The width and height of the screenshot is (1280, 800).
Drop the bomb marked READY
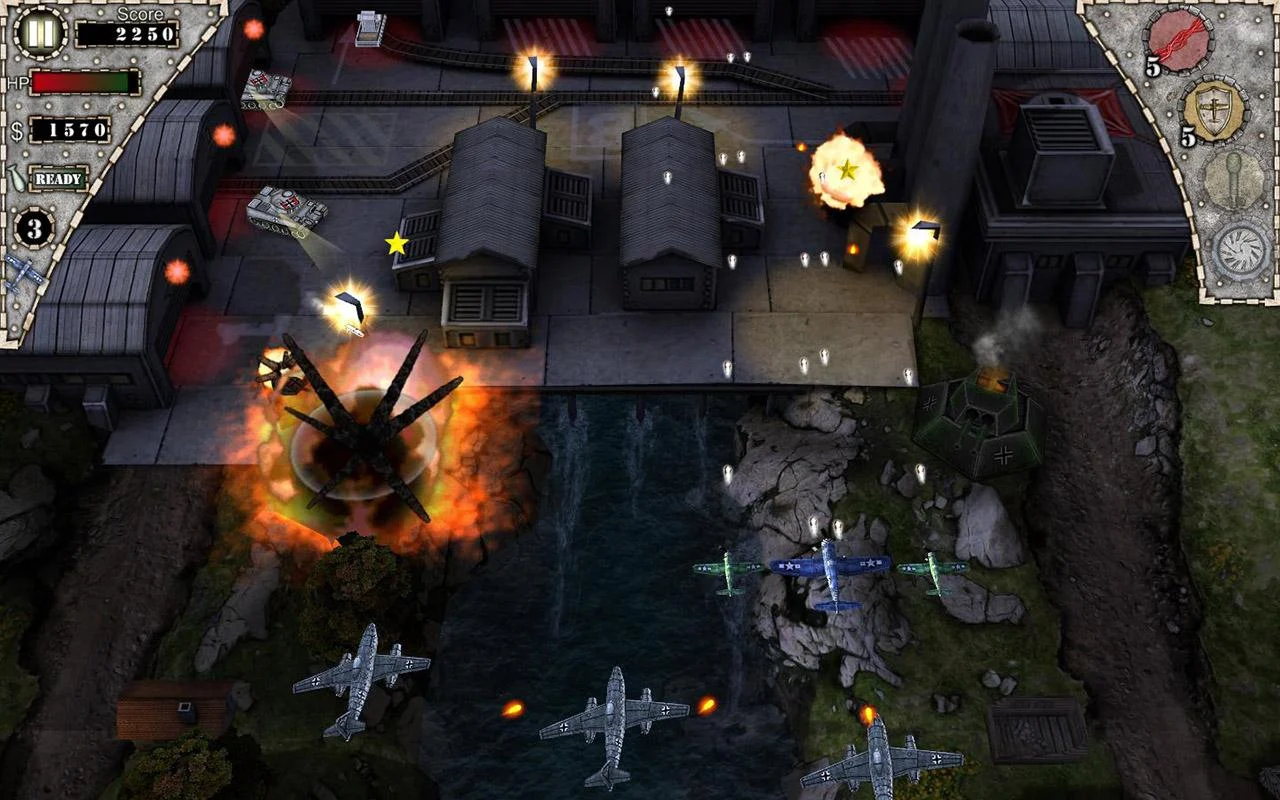58,179
